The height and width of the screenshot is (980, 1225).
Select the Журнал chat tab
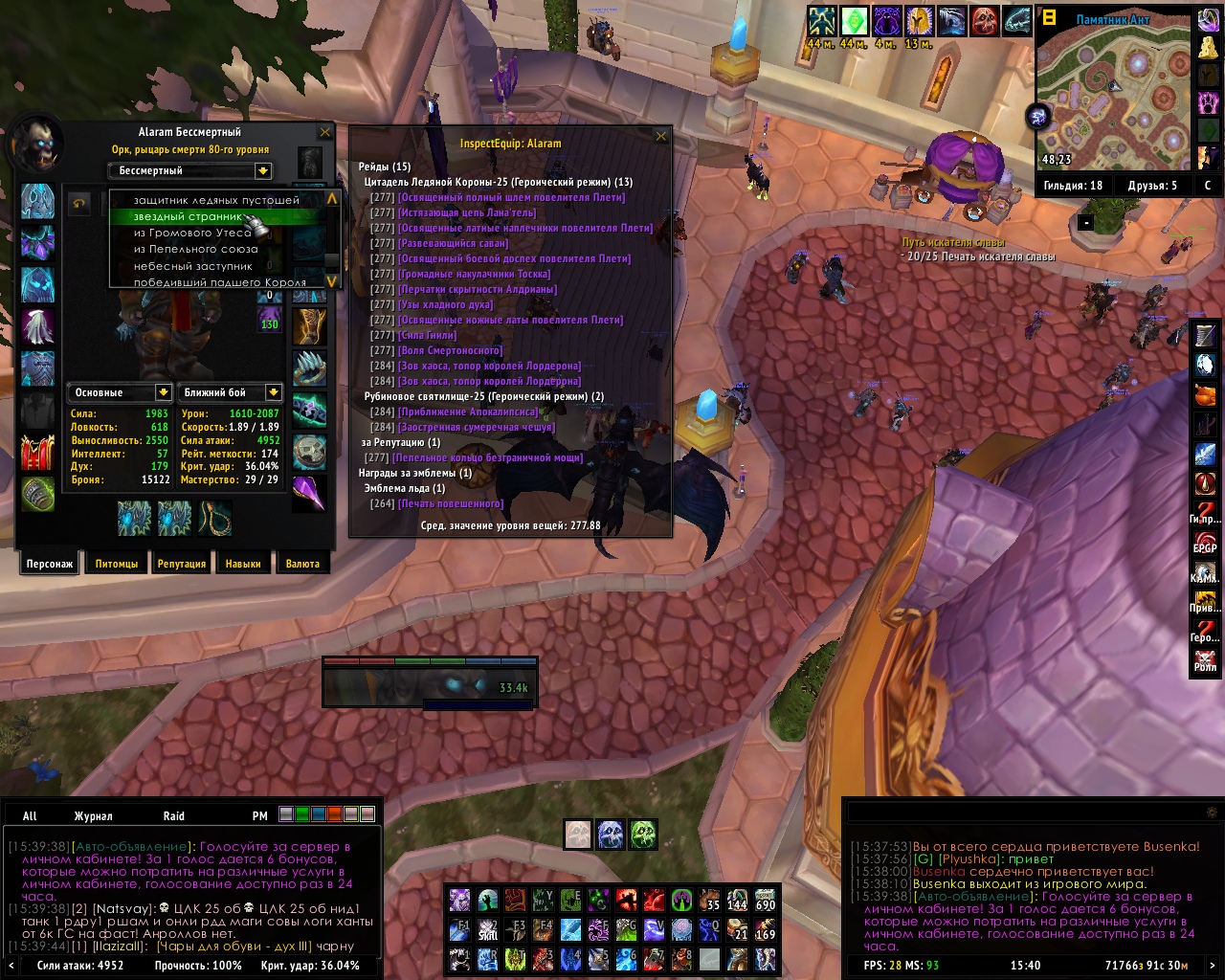93,816
